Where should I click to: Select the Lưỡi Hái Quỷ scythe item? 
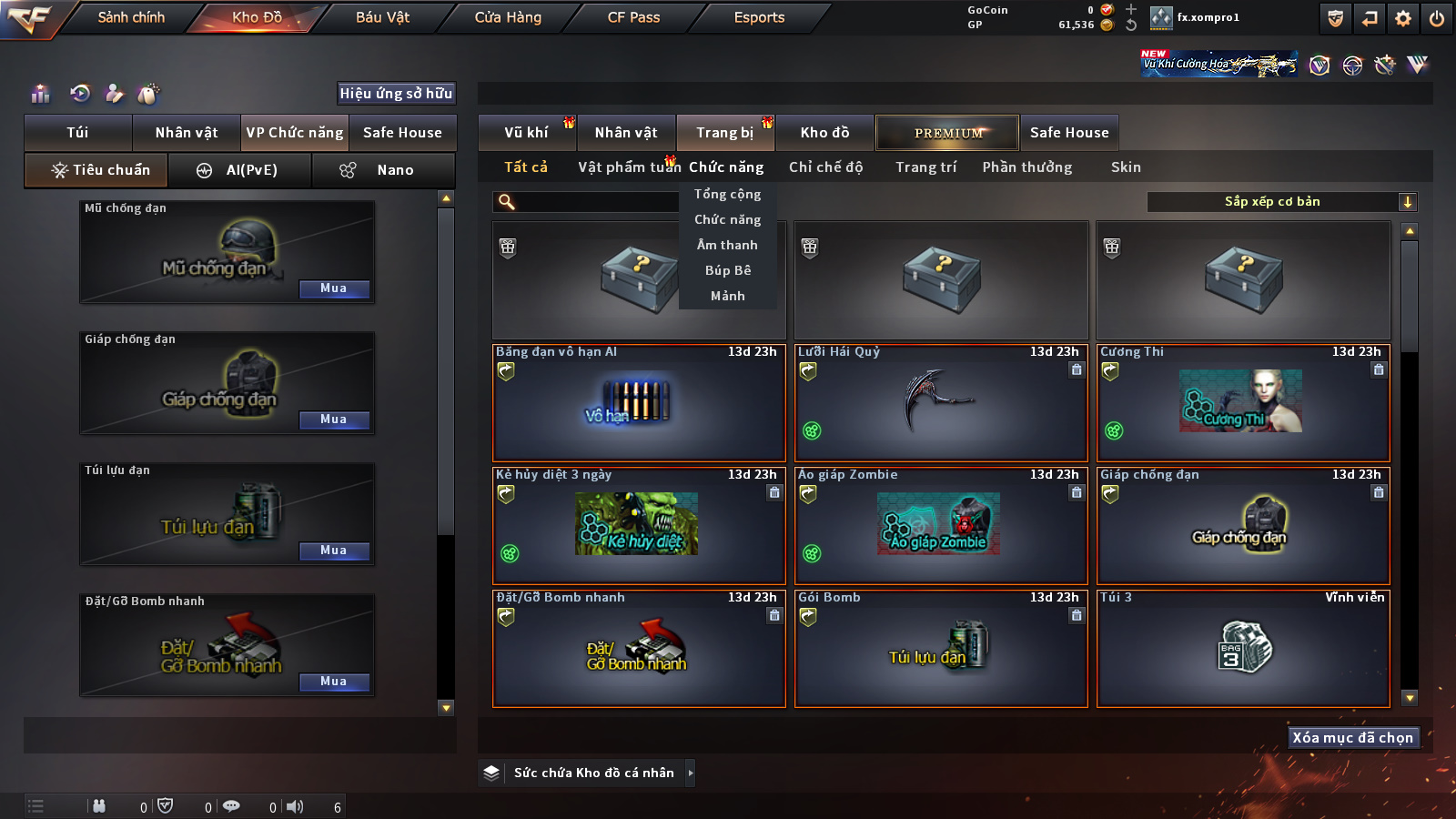coord(941,402)
